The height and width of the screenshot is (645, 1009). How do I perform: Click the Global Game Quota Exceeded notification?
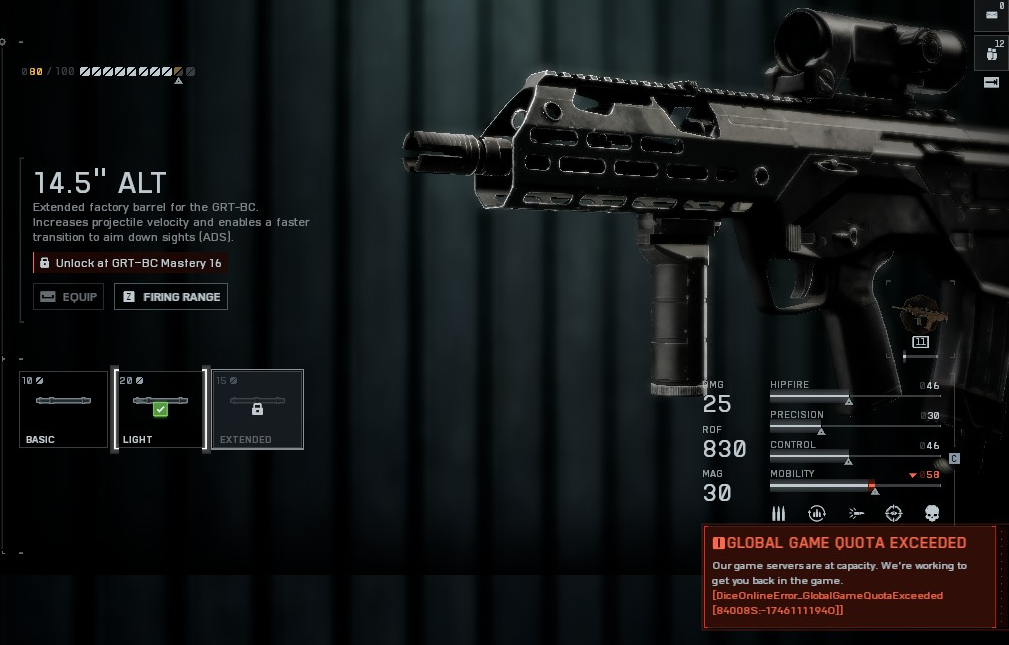(x=849, y=576)
